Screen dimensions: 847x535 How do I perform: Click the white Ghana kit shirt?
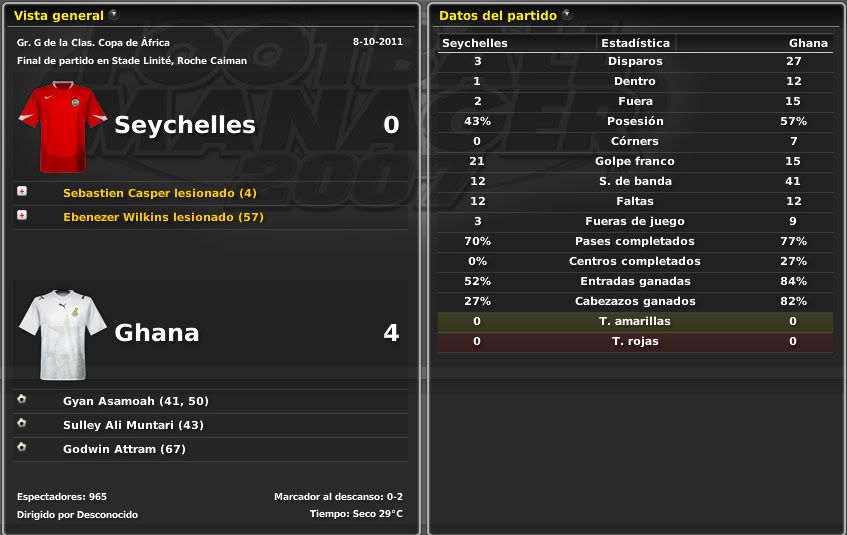pyautogui.click(x=61, y=334)
